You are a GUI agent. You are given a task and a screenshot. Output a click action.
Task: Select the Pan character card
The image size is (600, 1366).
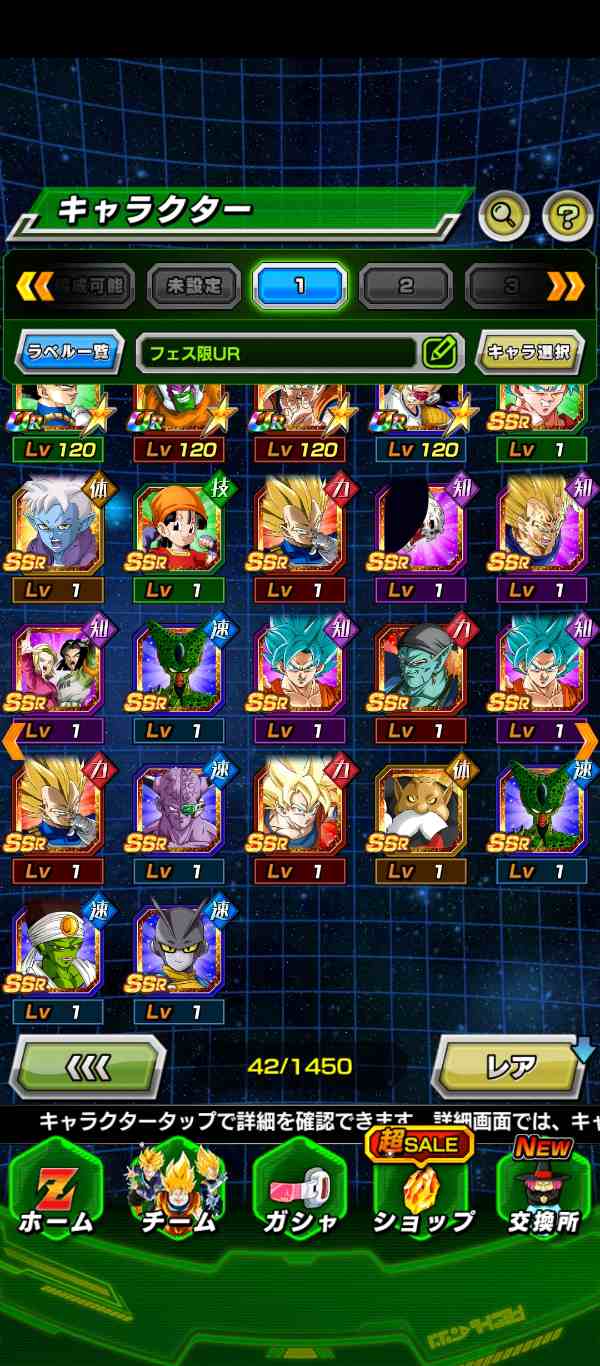point(179,529)
